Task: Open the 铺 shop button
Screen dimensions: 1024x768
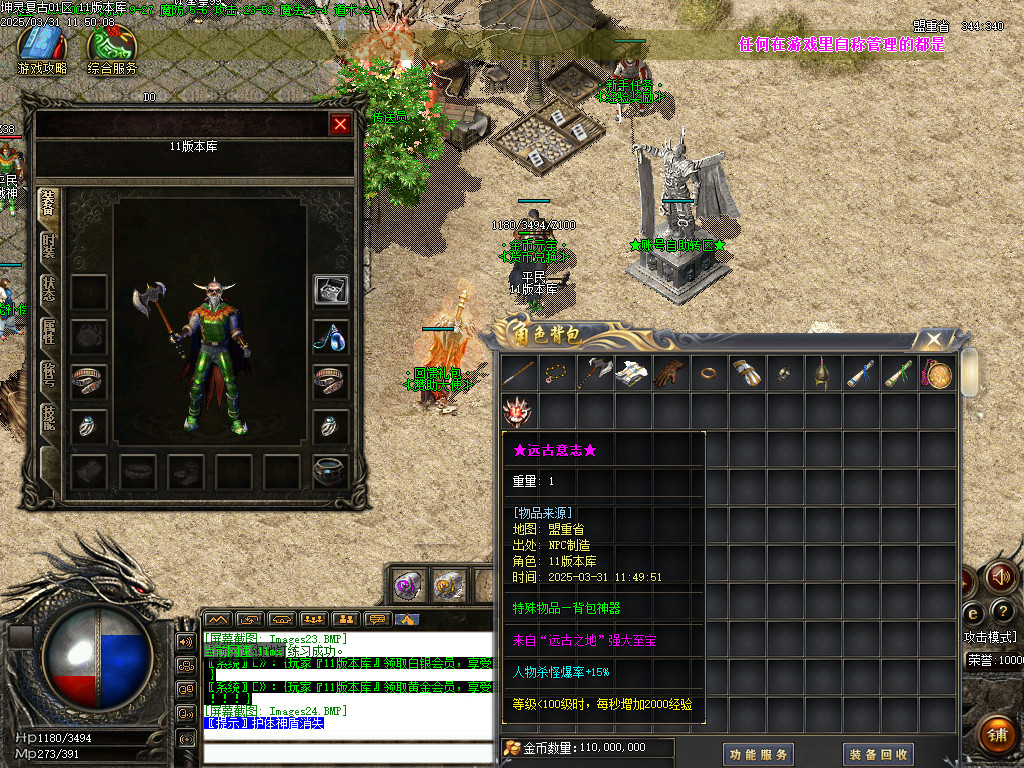Action: pos(996,735)
